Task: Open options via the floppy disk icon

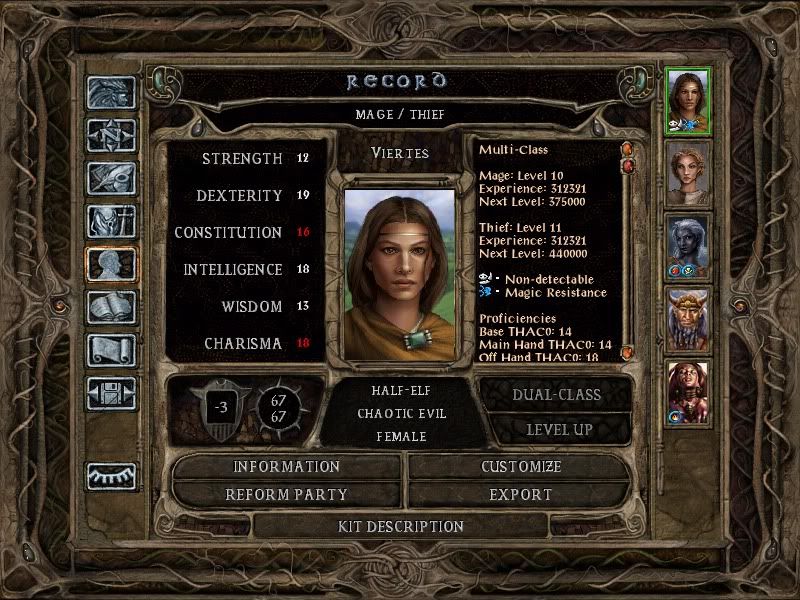Action: pyautogui.click(x=111, y=393)
